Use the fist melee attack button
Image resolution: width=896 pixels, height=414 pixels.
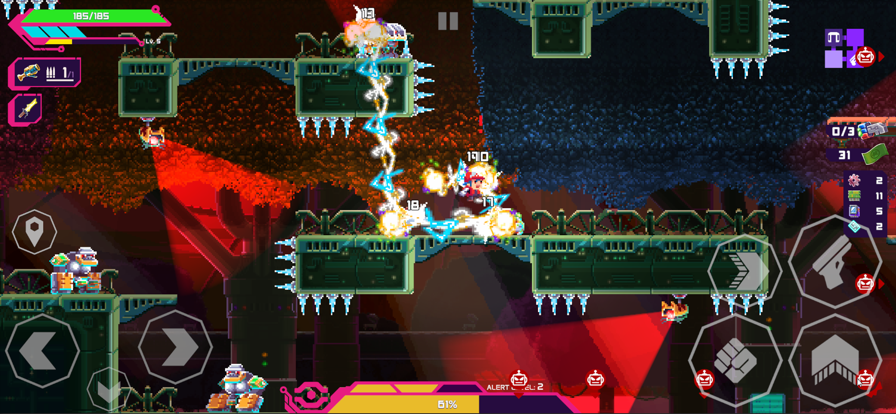click(735, 358)
